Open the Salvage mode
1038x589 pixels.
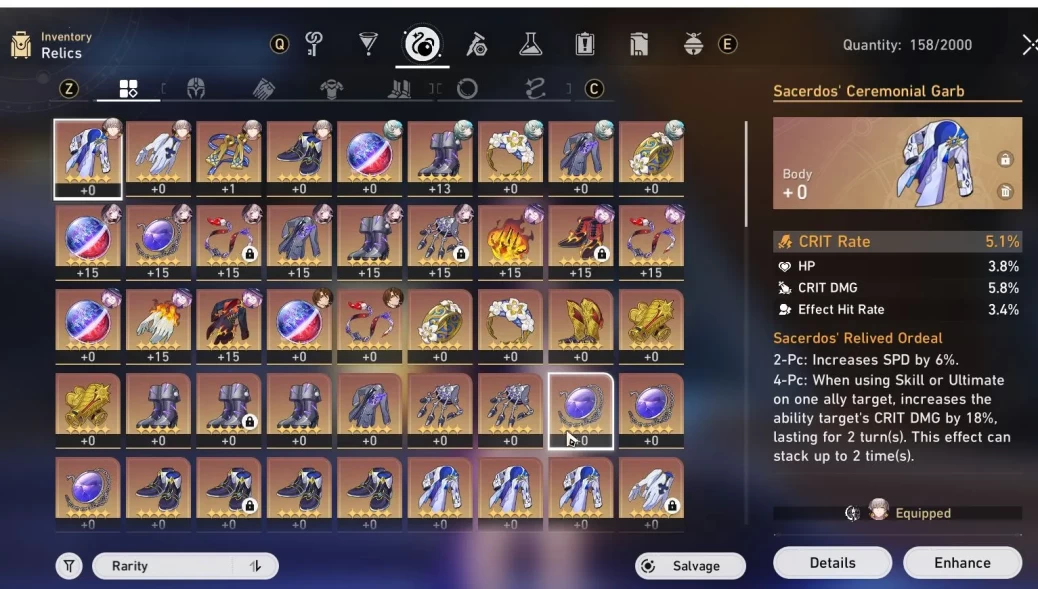coord(690,566)
